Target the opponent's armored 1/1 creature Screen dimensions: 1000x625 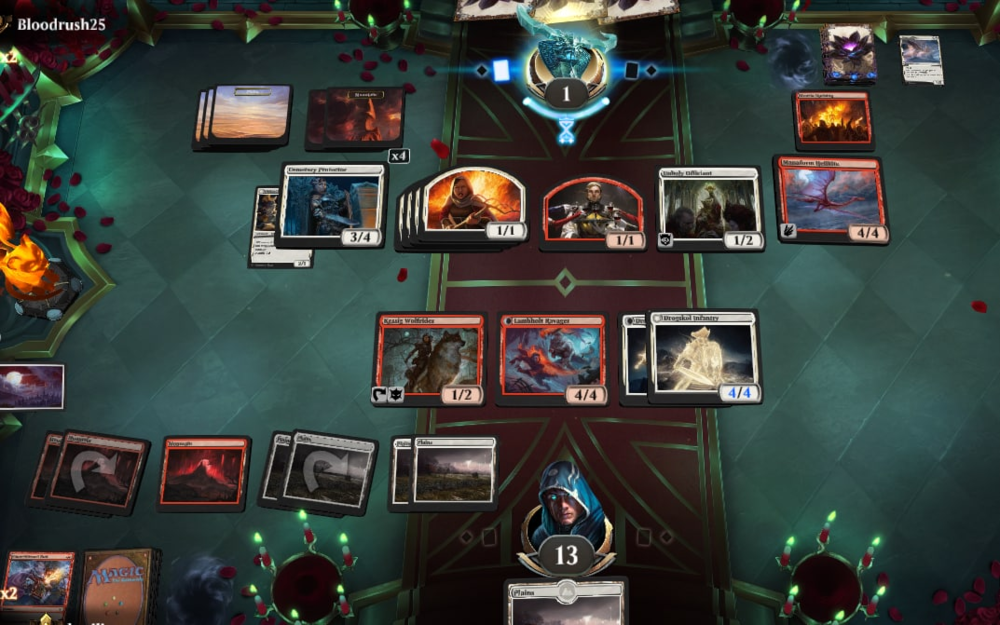click(x=594, y=212)
